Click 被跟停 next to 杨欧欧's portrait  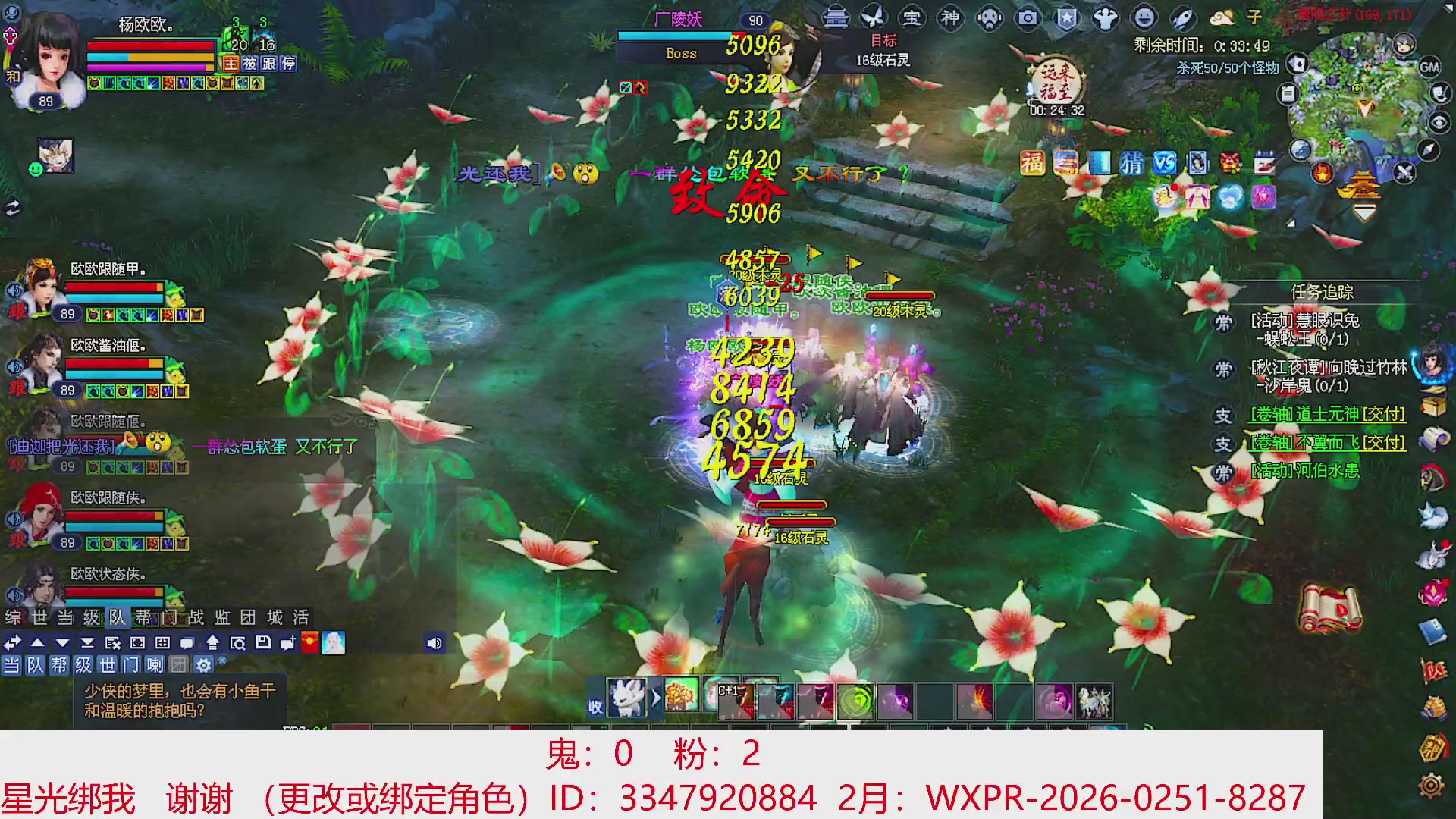(270, 64)
